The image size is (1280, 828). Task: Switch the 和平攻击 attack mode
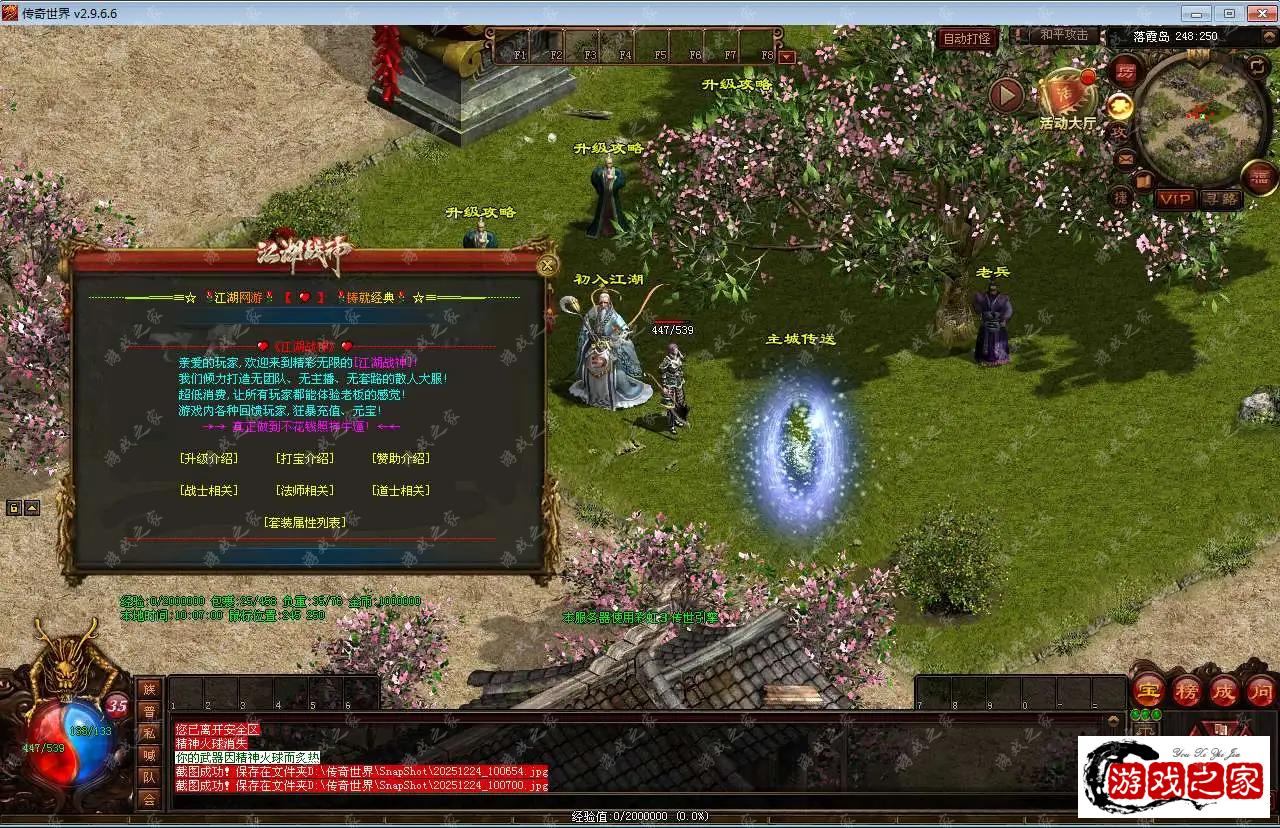coord(1064,35)
